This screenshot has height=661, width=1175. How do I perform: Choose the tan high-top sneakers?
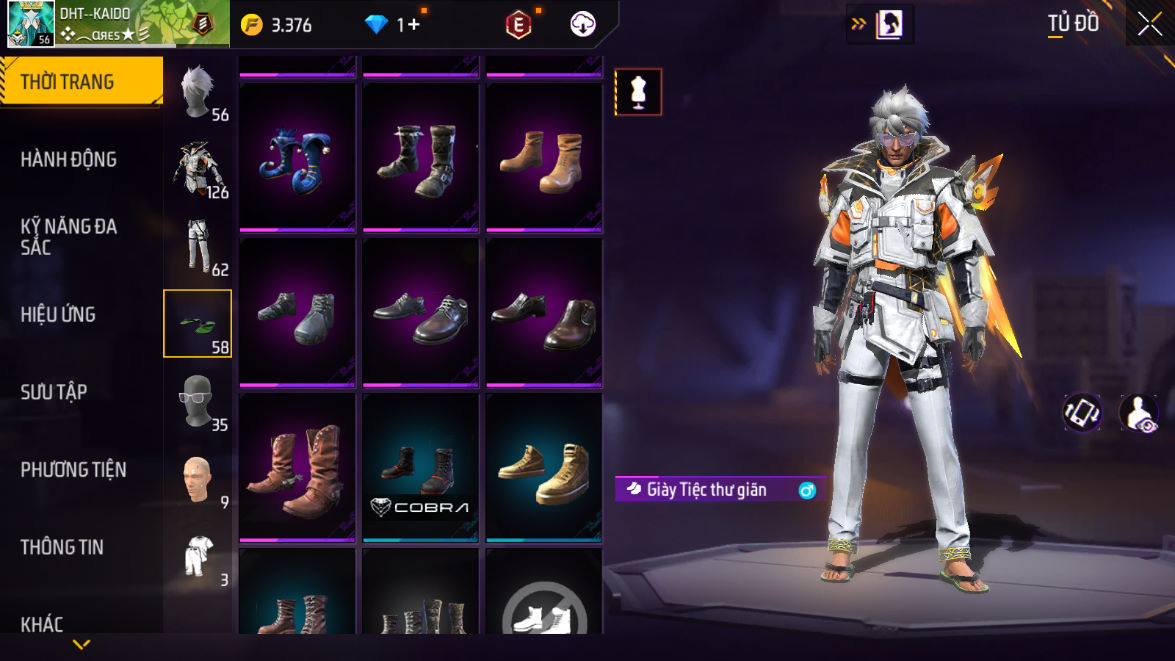coord(544,468)
